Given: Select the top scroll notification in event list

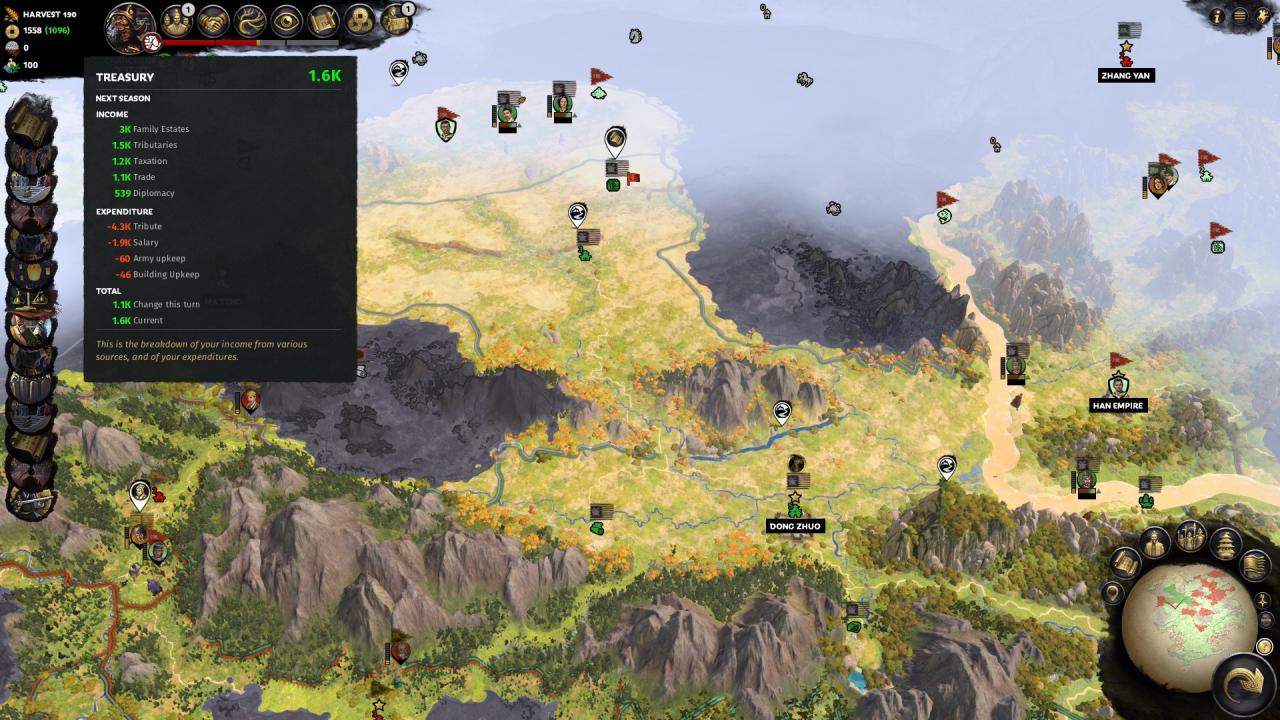Looking at the screenshot, I should (x=33, y=123).
